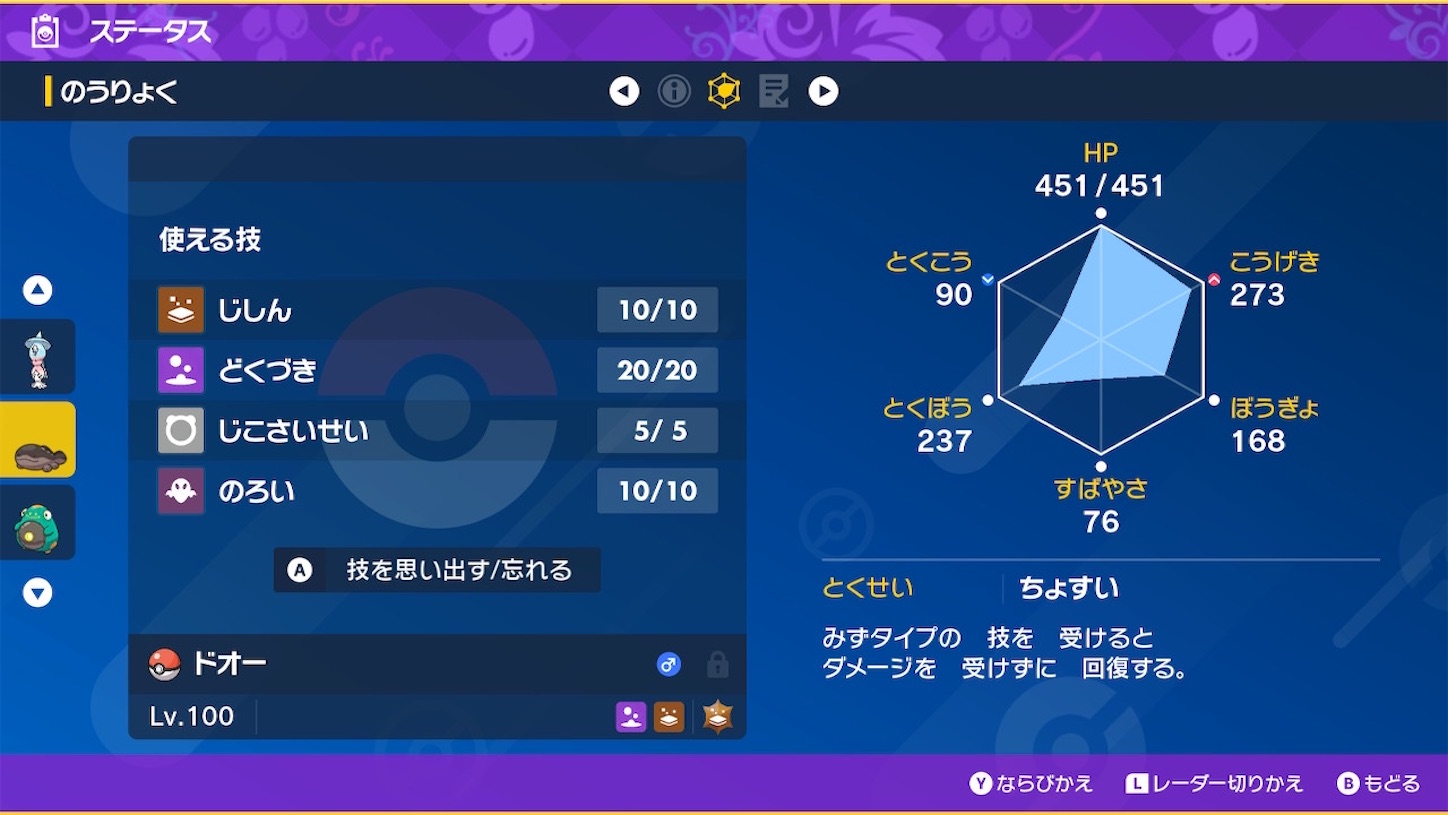The width and height of the screenshot is (1448, 815).
Task: Click the Tera type icon near the Lv.100 row
Action: pyautogui.click(x=718, y=716)
